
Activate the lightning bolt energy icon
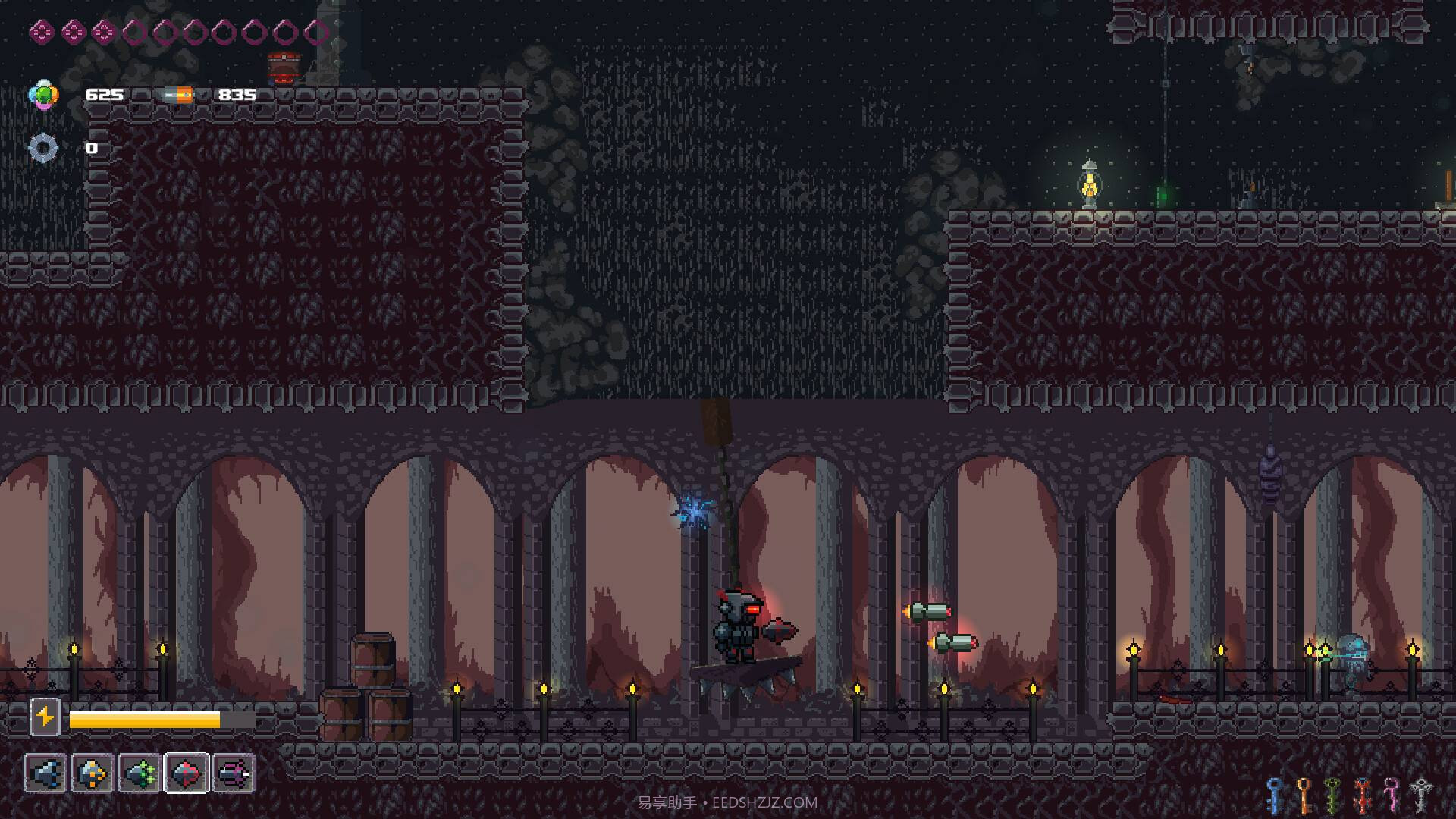point(45,717)
